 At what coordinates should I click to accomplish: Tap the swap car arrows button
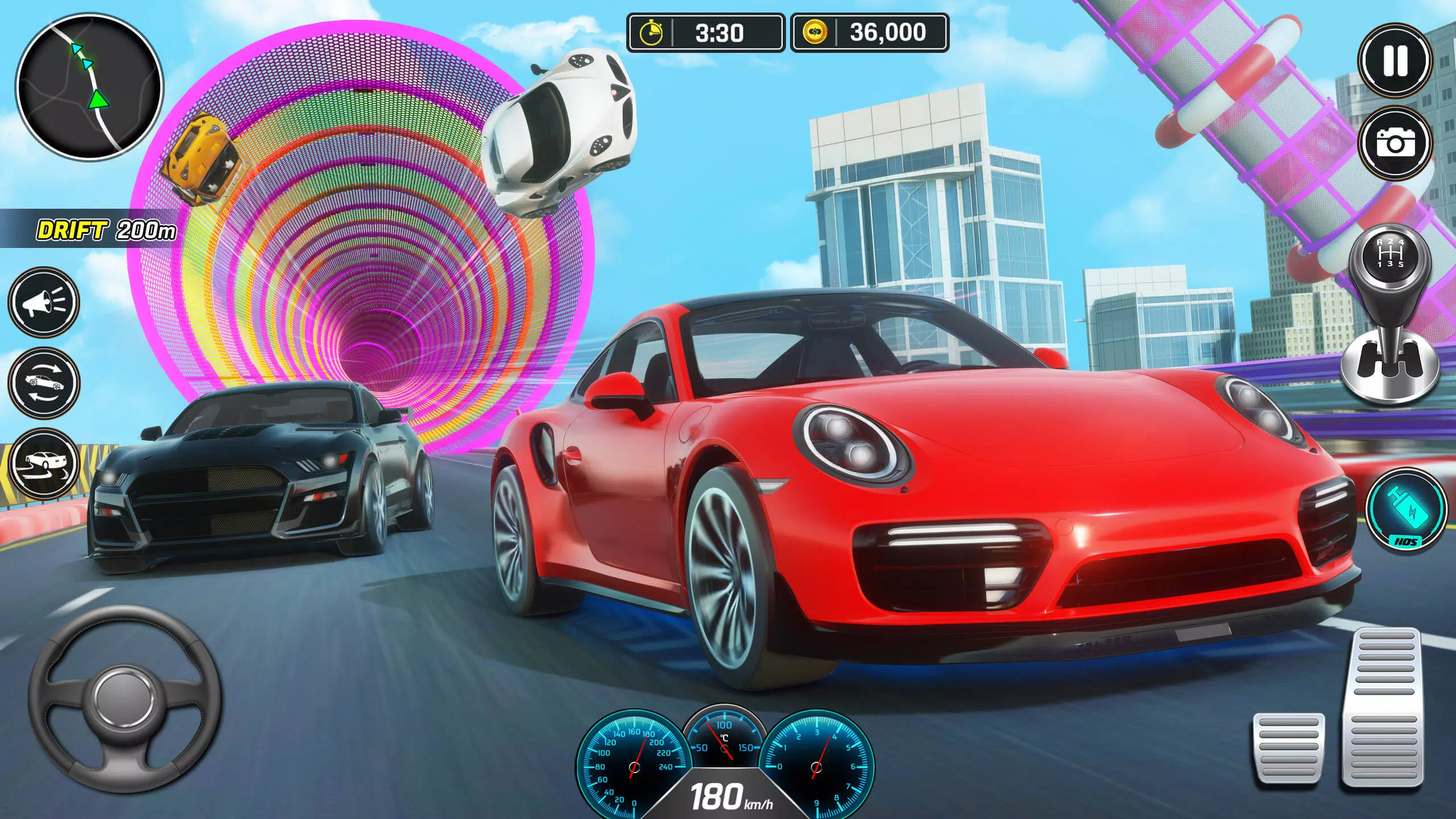click(x=43, y=381)
